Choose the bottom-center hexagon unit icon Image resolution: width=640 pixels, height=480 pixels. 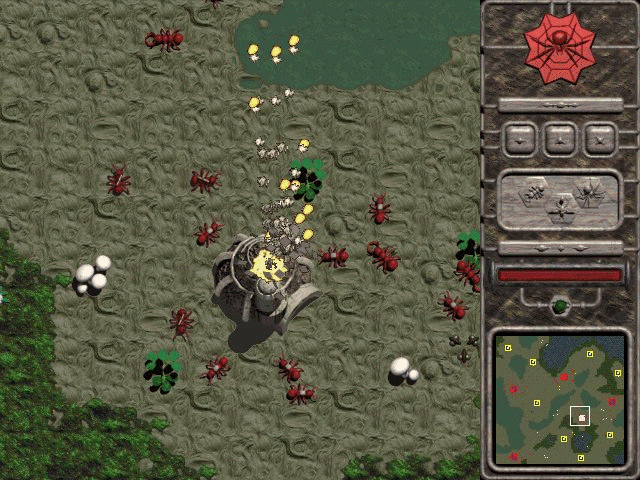pyautogui.click(x=560, y=208)
